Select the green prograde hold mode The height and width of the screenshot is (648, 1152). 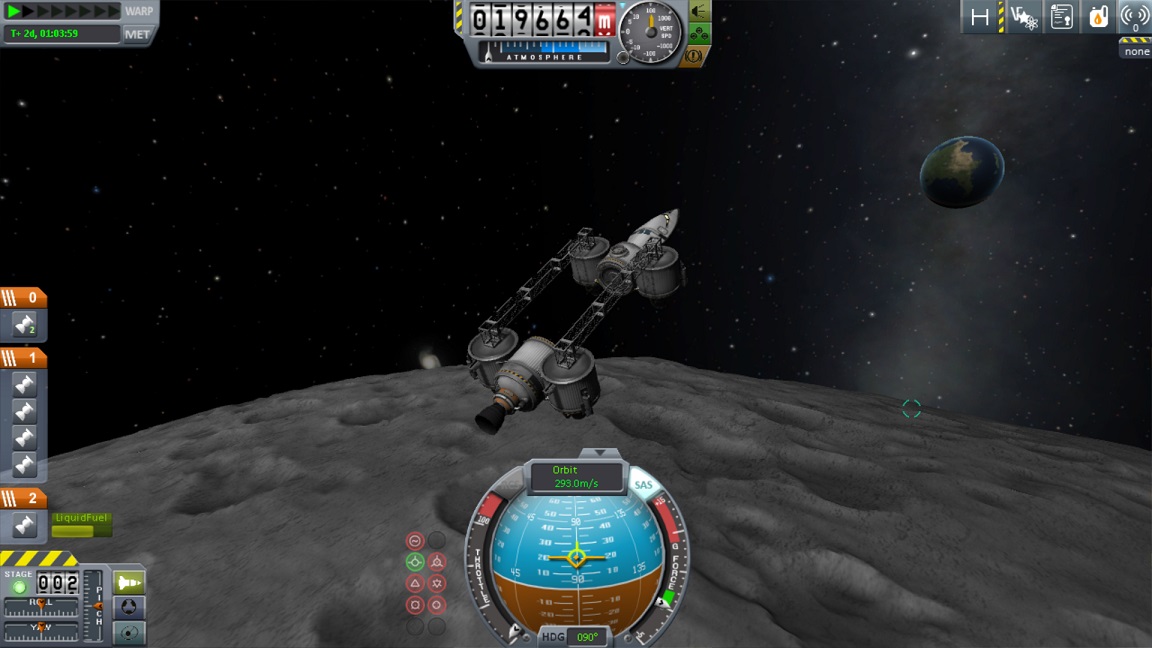coord(415,562)
